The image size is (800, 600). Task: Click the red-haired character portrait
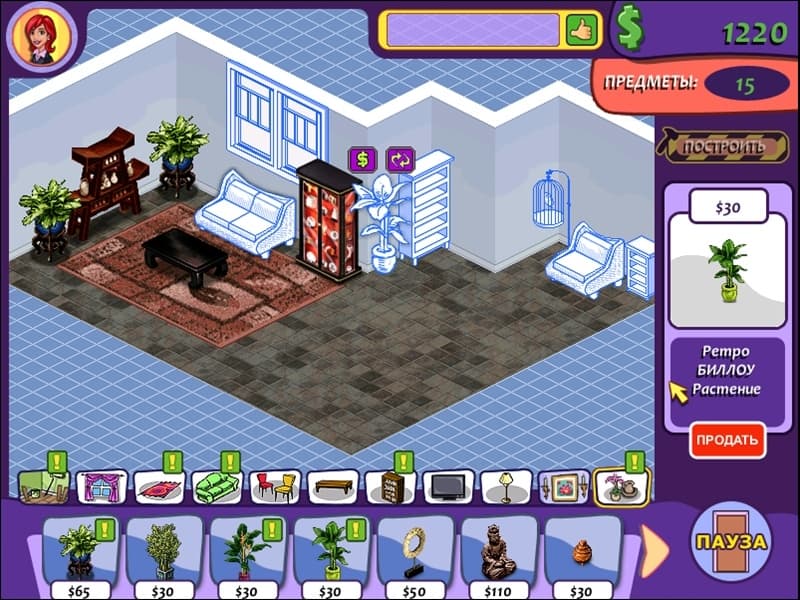[40, 34]
